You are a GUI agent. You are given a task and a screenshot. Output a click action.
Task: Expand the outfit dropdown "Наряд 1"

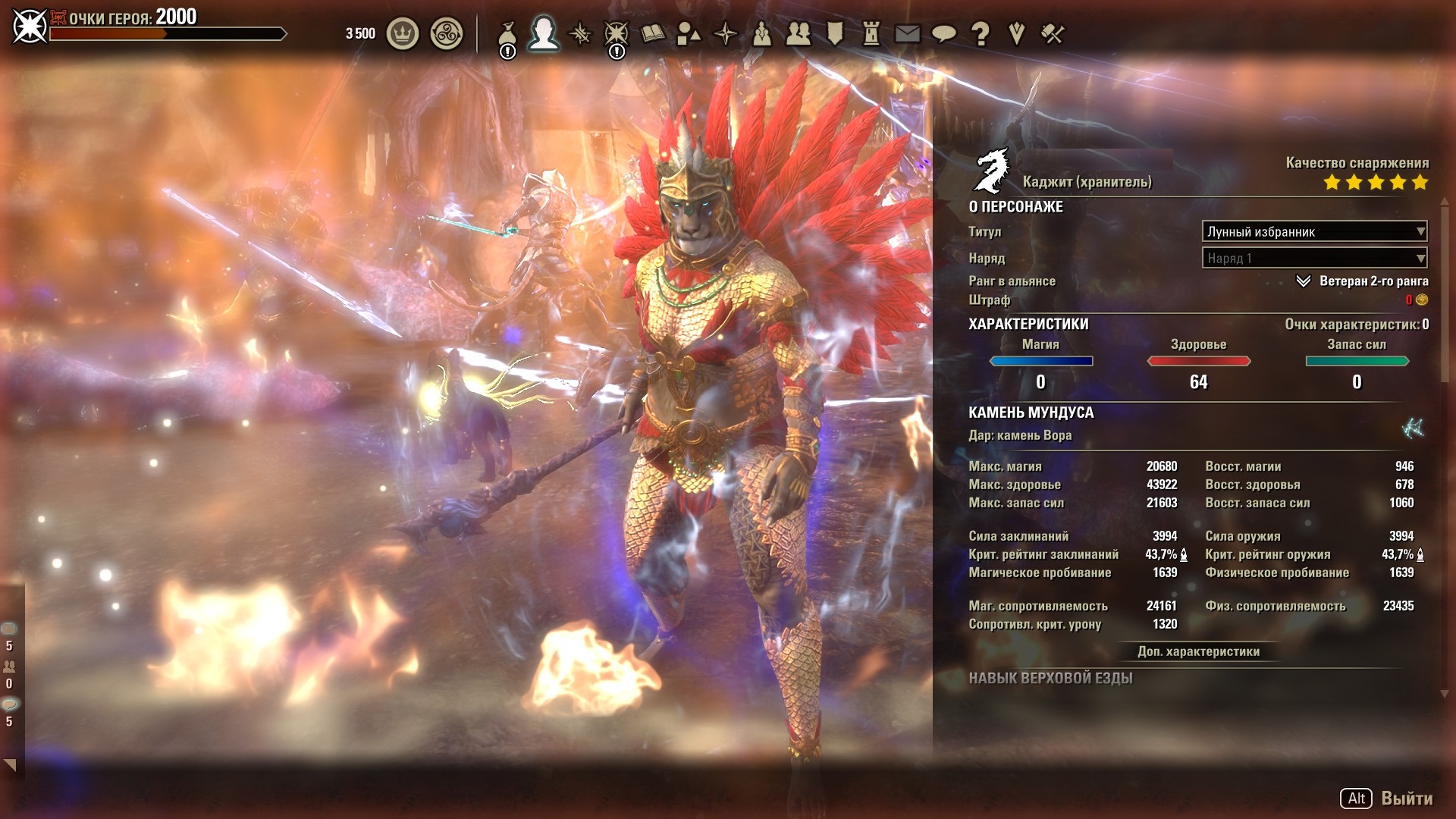(x=1314, y=258)
